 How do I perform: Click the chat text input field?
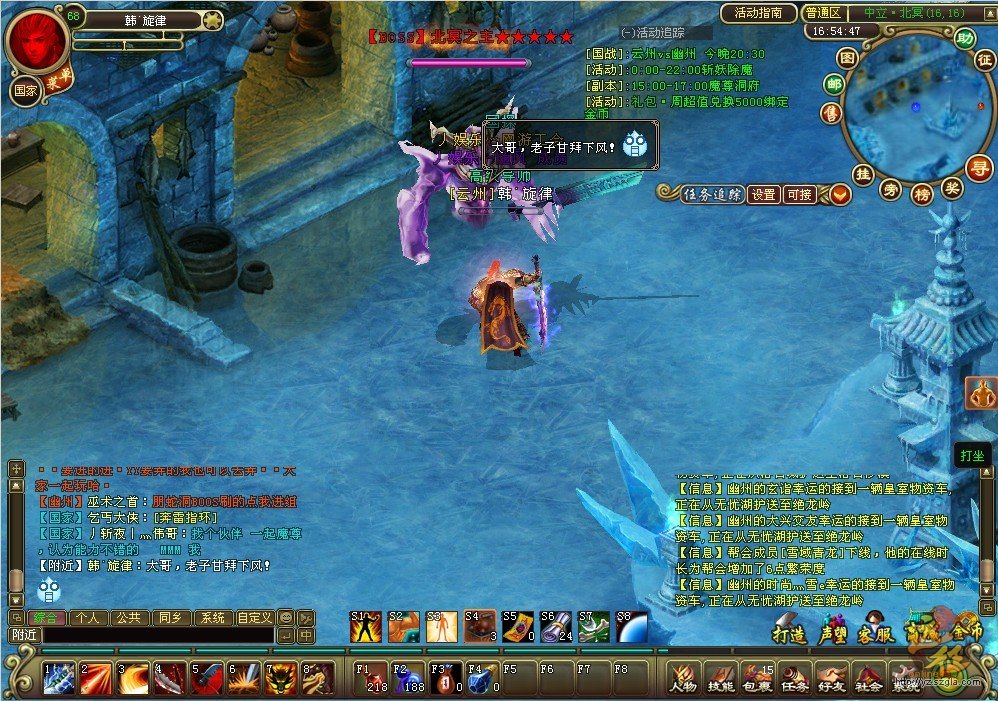click(x=158, y=635)
